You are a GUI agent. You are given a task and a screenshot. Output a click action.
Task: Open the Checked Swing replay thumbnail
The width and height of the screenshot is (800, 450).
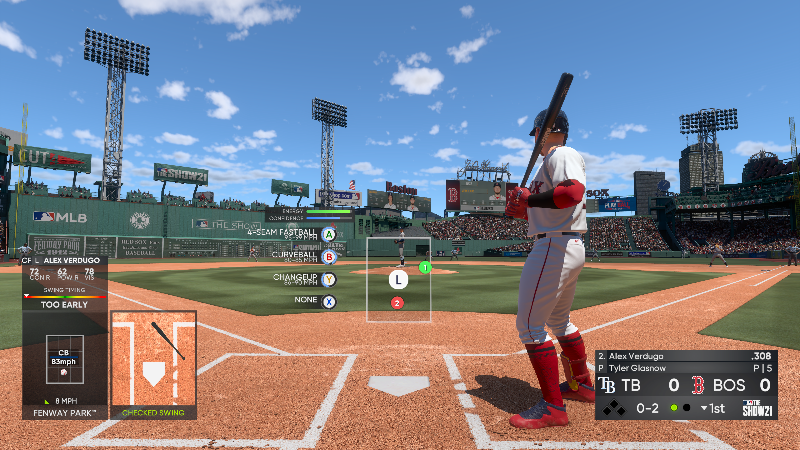point(153,363)
